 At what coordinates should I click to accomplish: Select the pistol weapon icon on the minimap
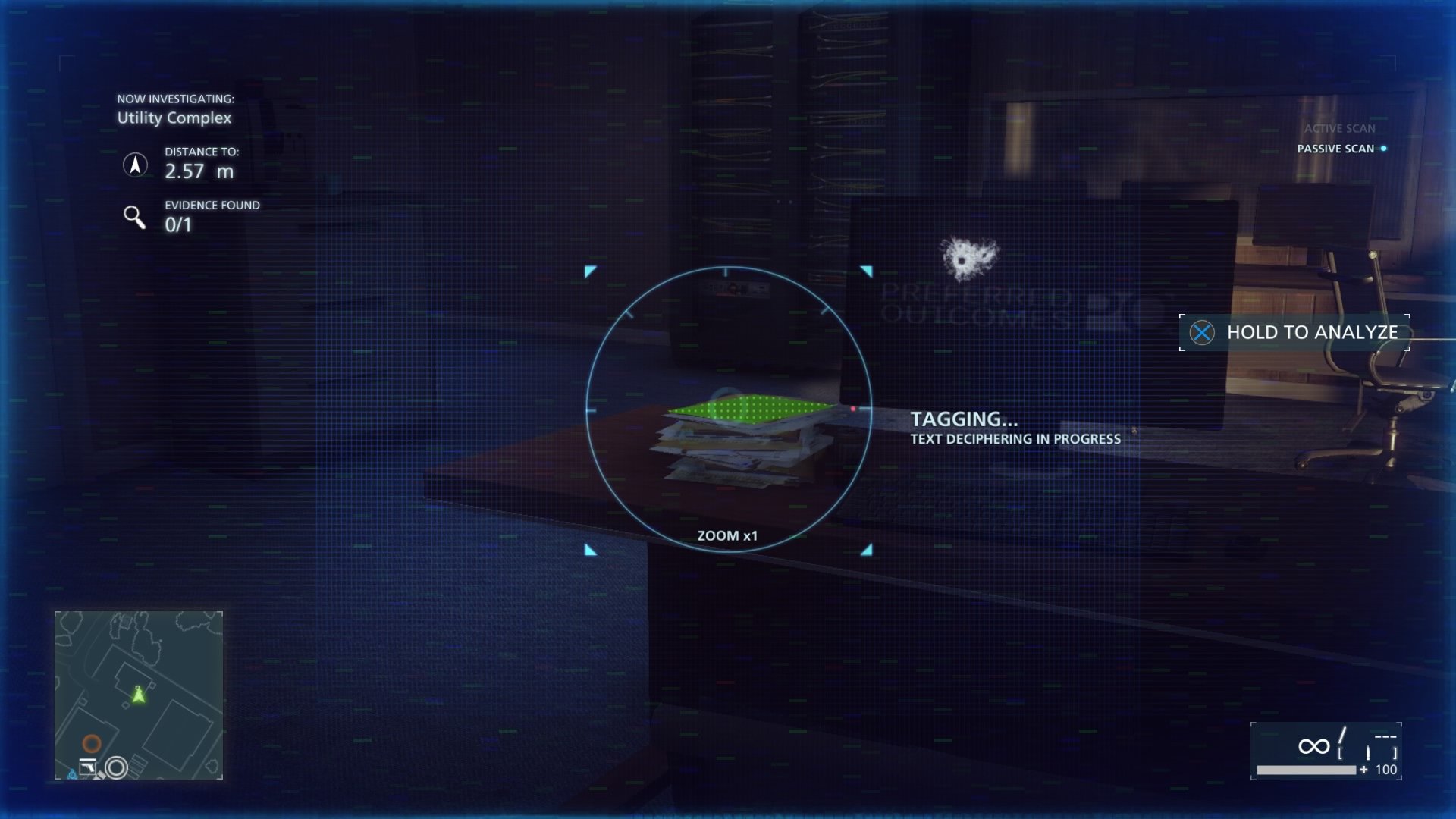(88, 767)
